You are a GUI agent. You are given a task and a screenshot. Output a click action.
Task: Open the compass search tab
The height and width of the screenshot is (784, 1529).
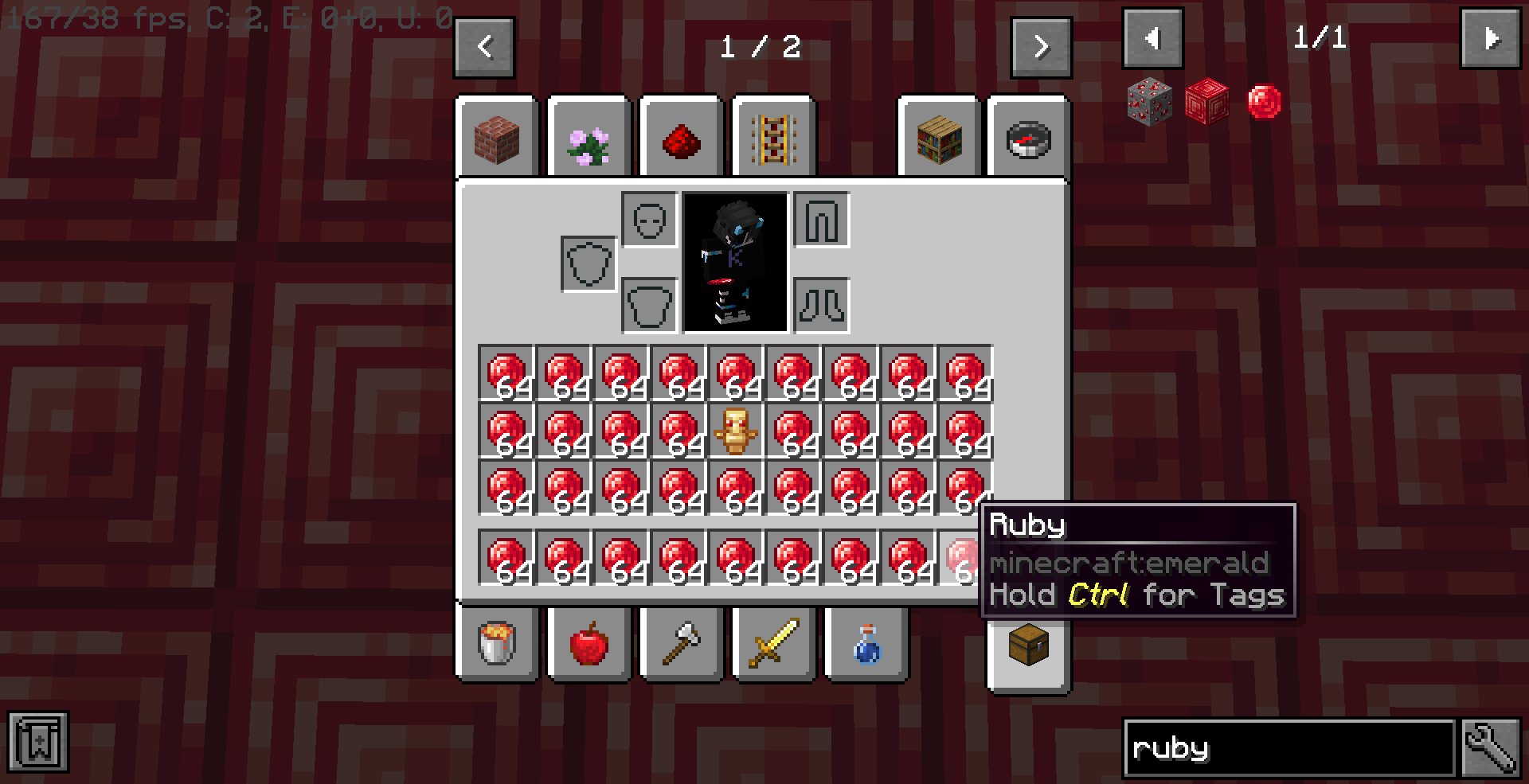1027,137
